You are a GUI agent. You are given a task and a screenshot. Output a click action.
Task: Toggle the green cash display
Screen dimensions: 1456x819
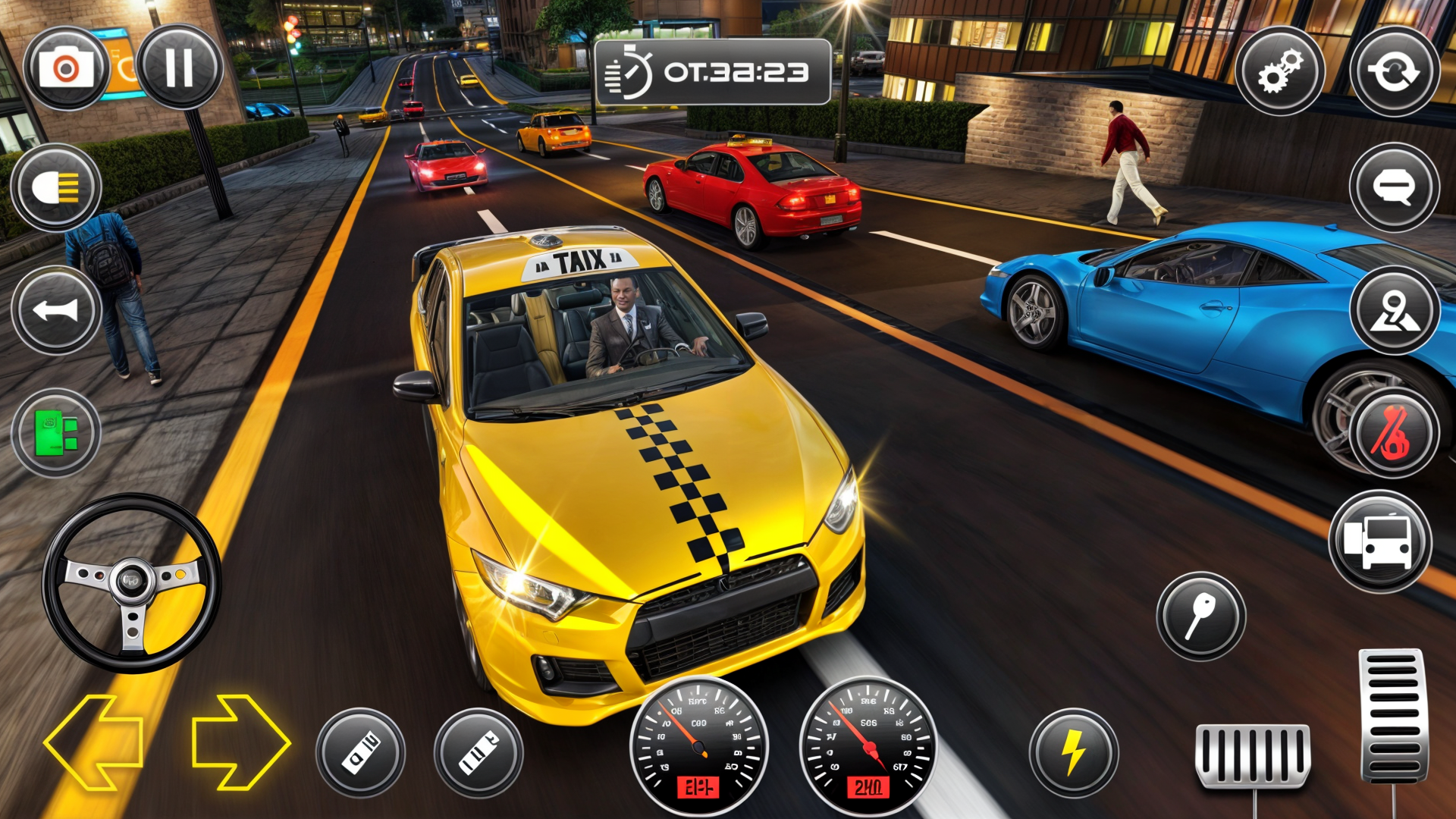(55, 432)
